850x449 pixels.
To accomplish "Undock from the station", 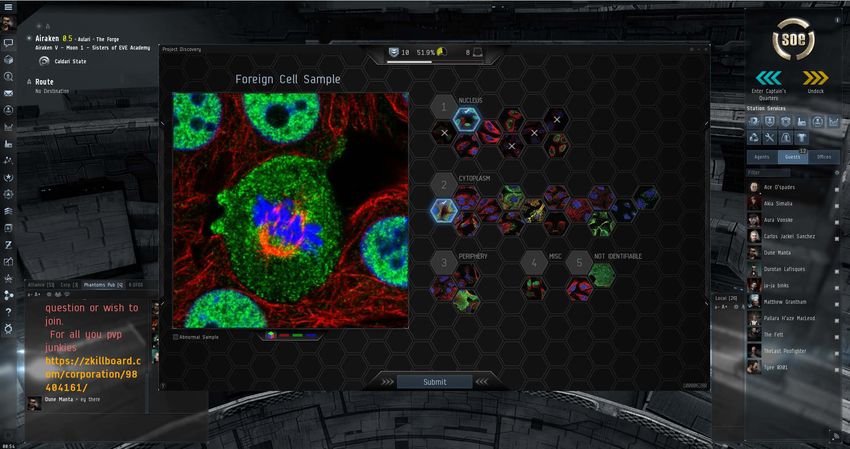I will click(x=815, y=79).
